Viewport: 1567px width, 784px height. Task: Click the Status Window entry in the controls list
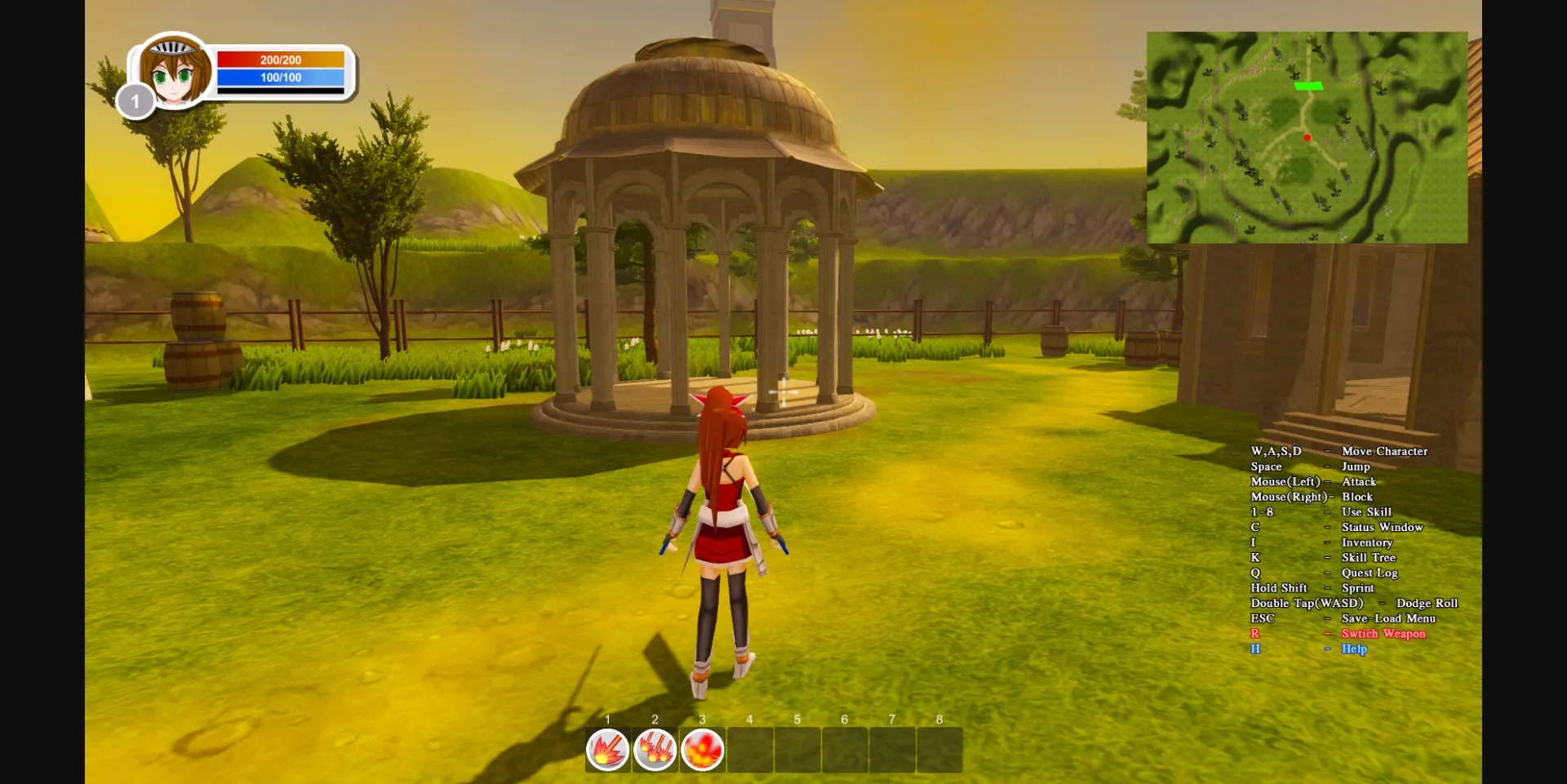tap(1382, 527)
